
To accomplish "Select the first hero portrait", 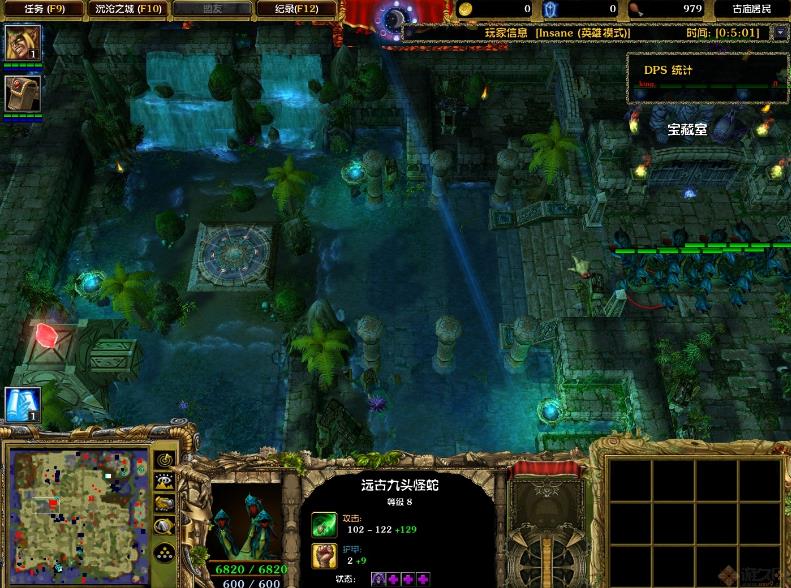I will pos(20,44).
